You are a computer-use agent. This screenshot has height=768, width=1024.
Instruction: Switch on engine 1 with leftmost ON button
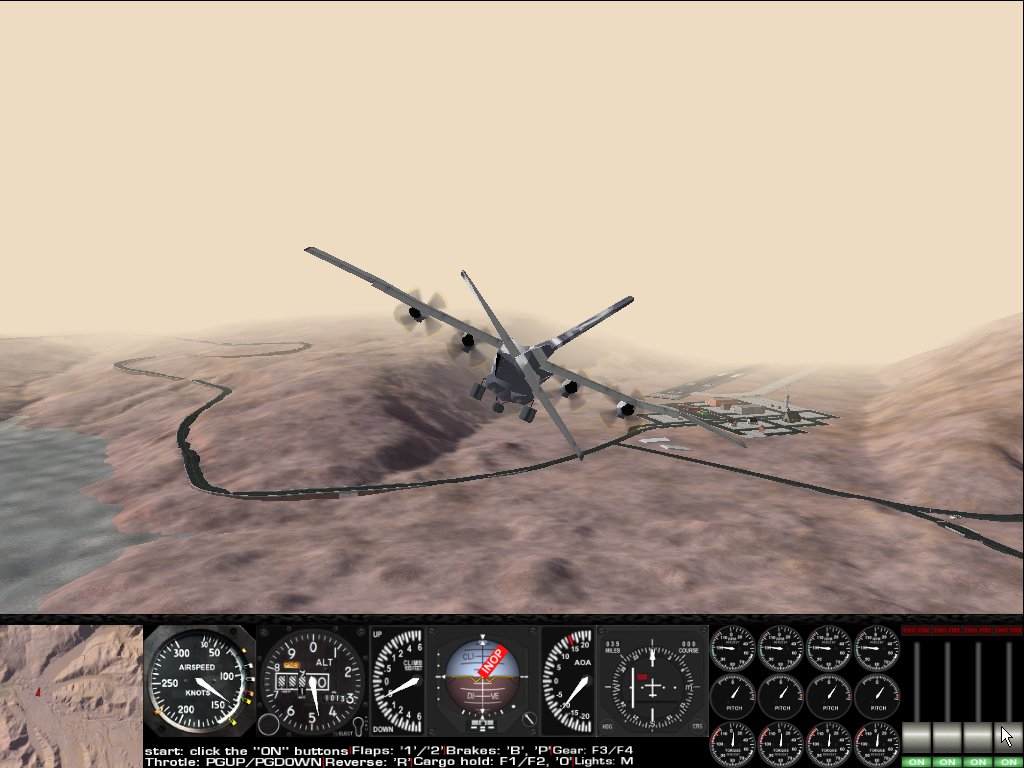(x=917, y=761)
